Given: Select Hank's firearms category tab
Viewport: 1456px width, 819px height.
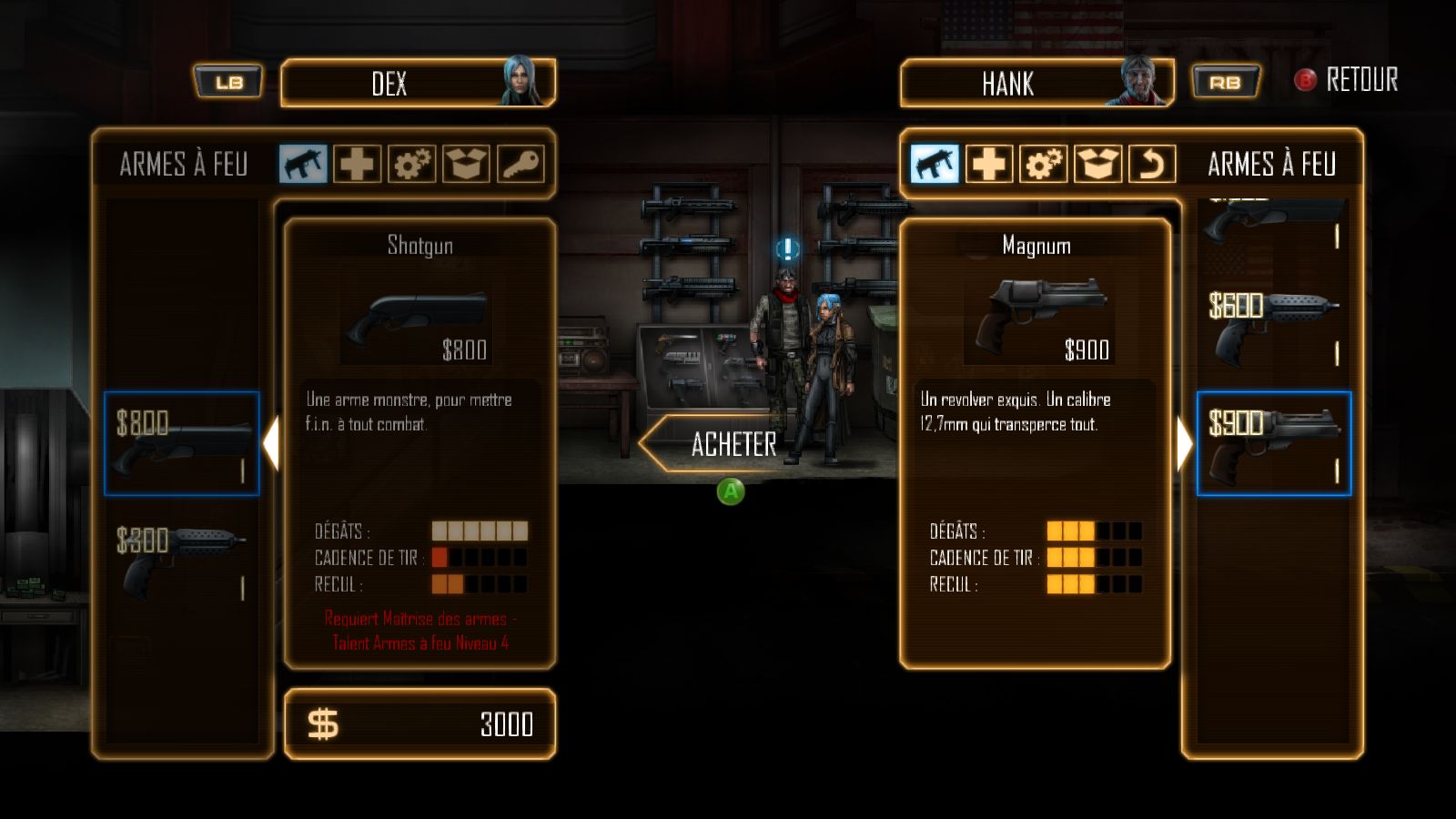Looking at the screenshot, I should click(935, 165).
